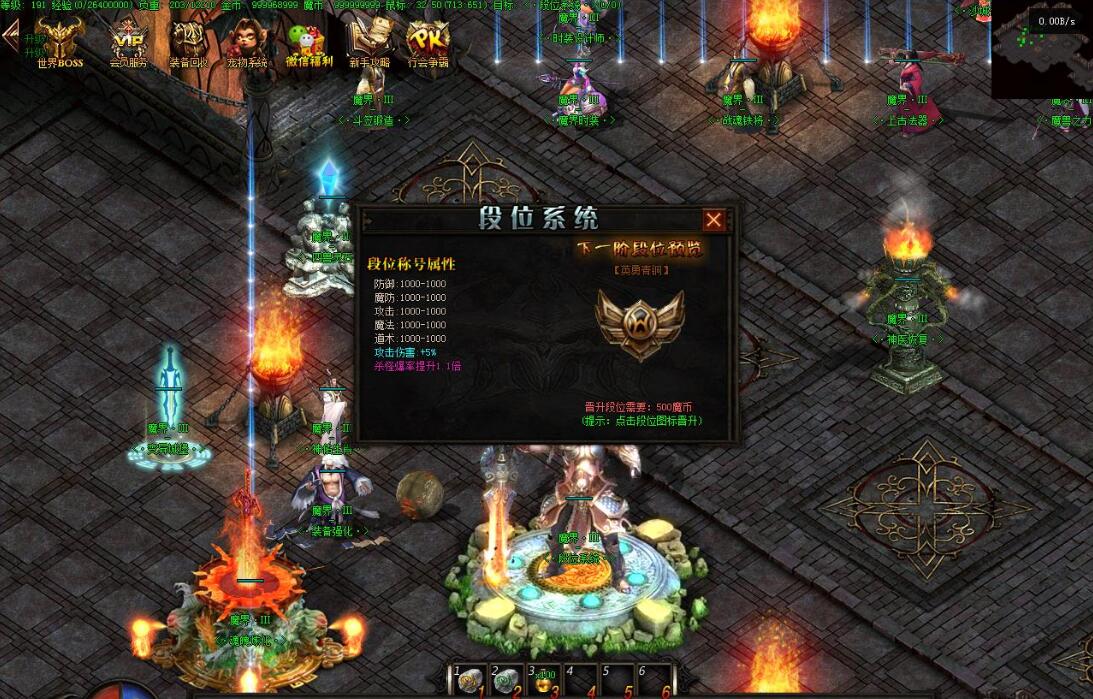
Task: Open the 宠物系统 pet system
Action: (x=245, y=41)
